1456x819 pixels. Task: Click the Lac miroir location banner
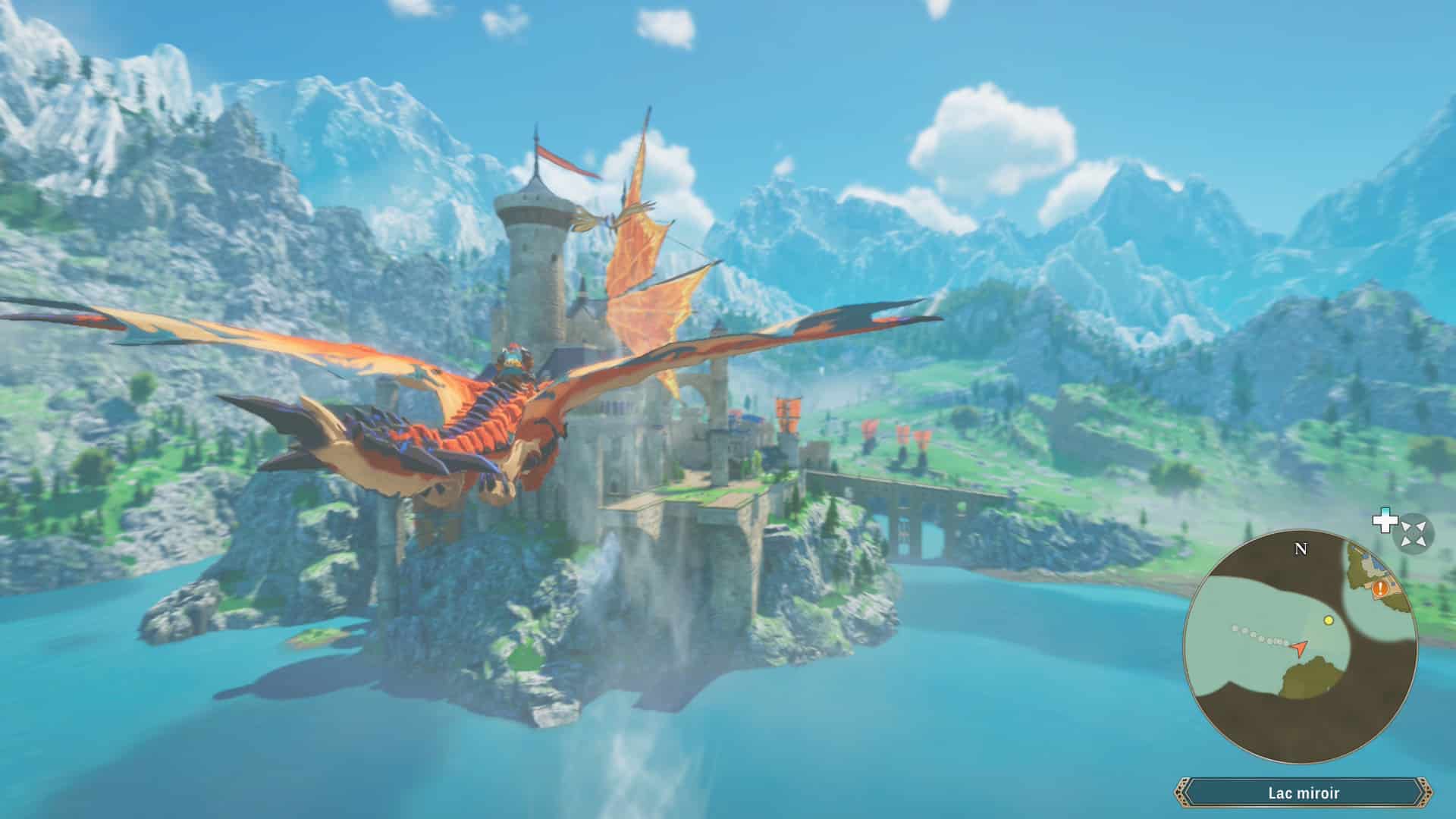pyautogui.click(x=1304, y=792)
